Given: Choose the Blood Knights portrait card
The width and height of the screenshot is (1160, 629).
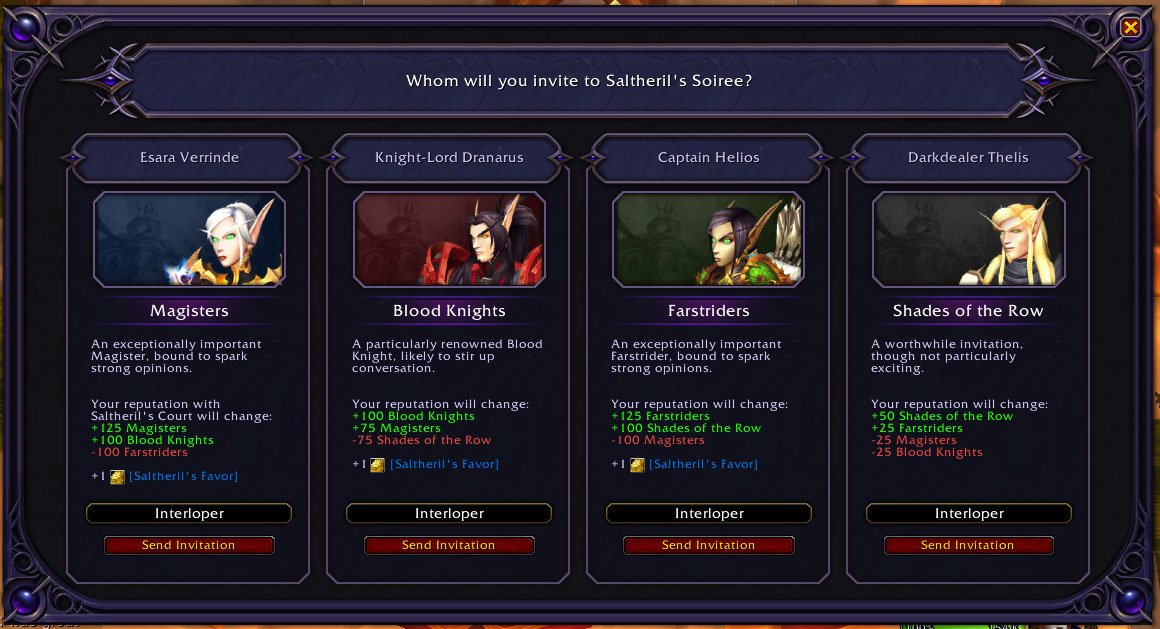Looking at the screenshot, I should coord(449,240).
